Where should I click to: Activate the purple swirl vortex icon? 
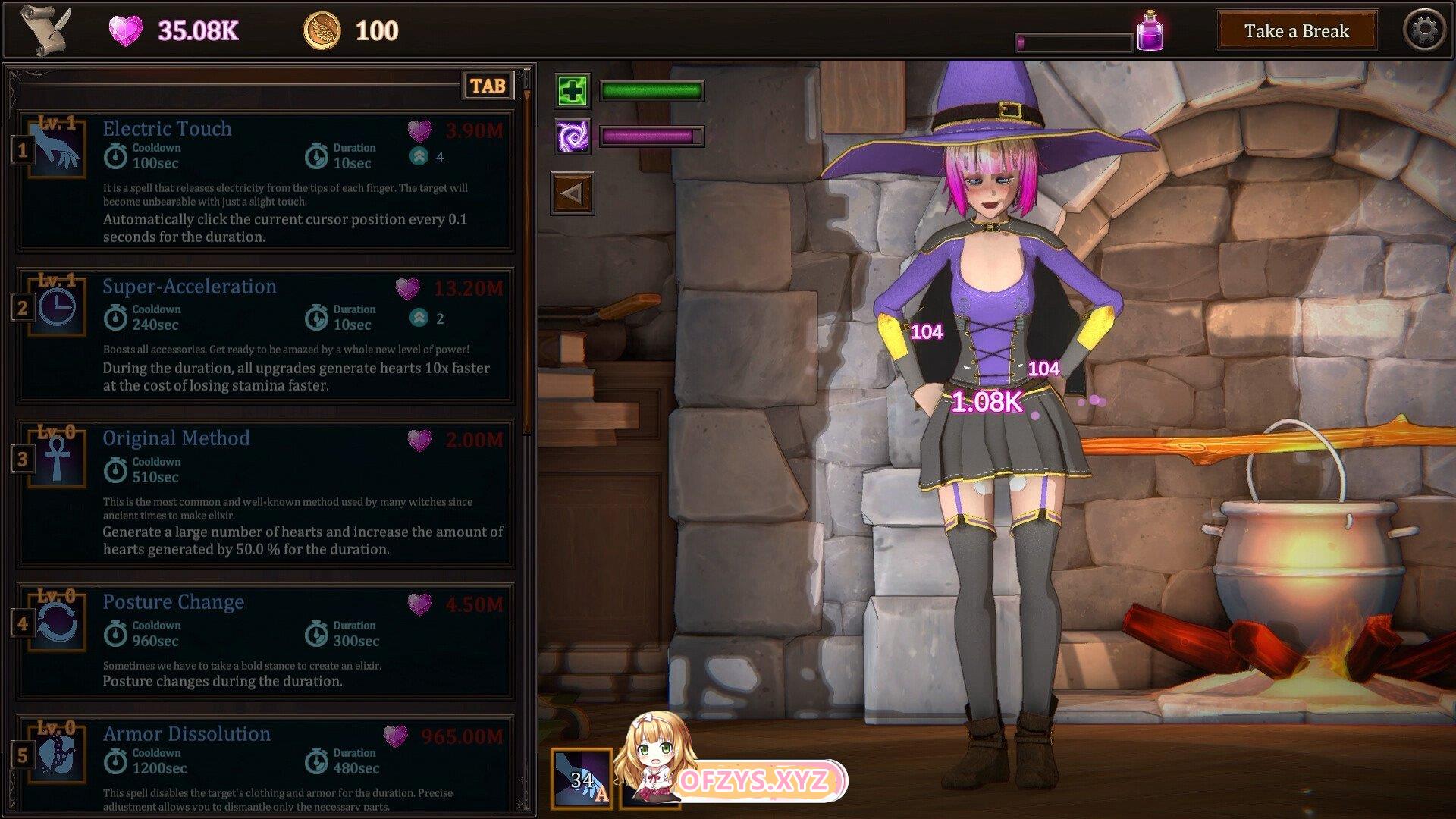pos(572,137)
